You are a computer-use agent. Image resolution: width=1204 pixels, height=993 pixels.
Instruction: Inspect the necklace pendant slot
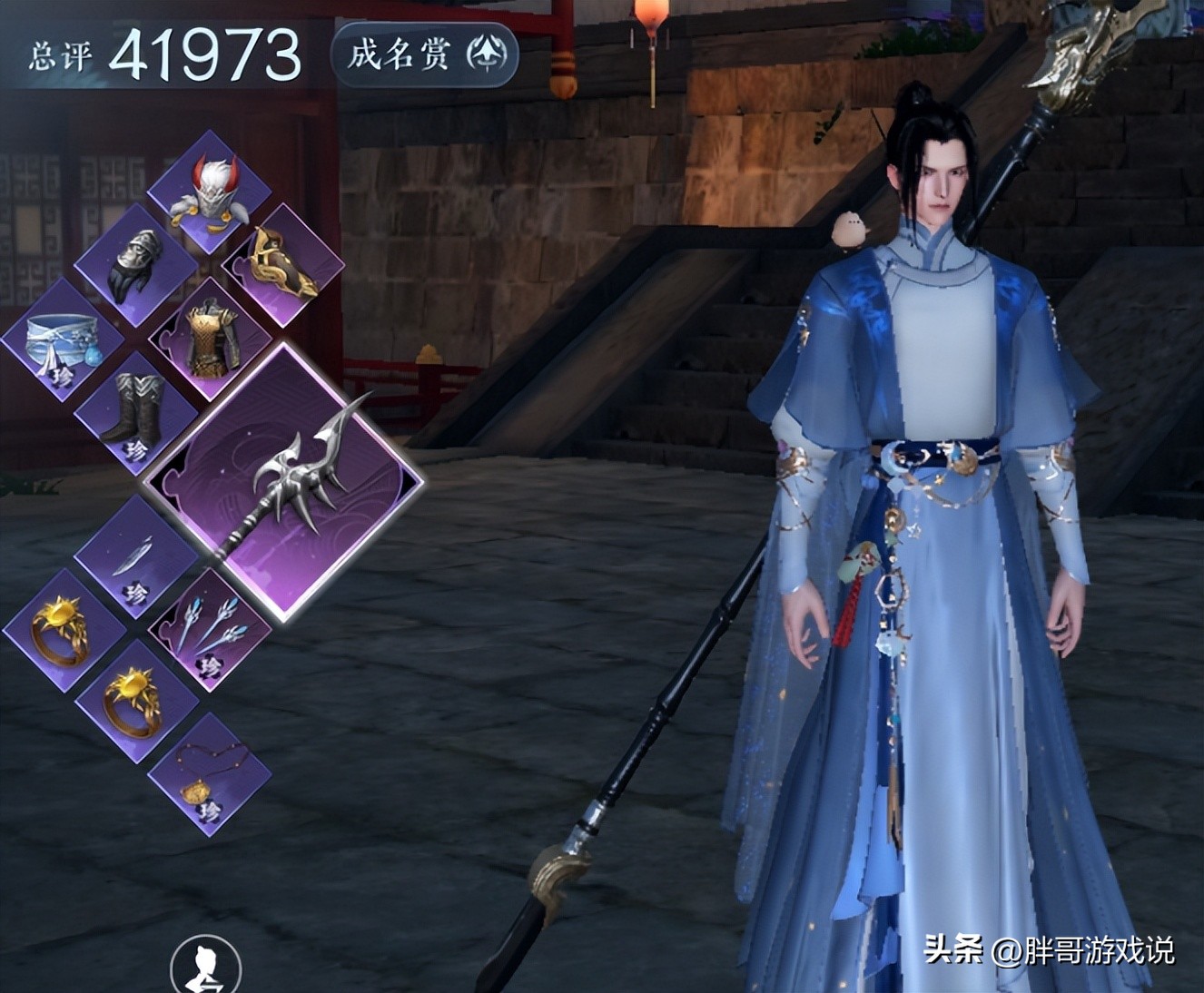pyautogui.click(x=210, y=772)
